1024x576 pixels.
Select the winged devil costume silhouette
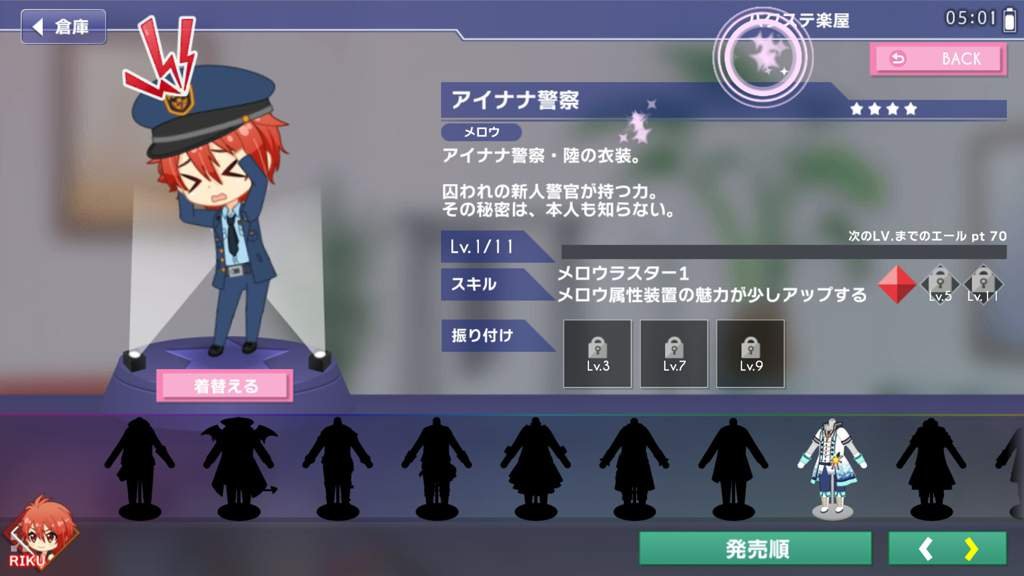[x=238, y=468]
